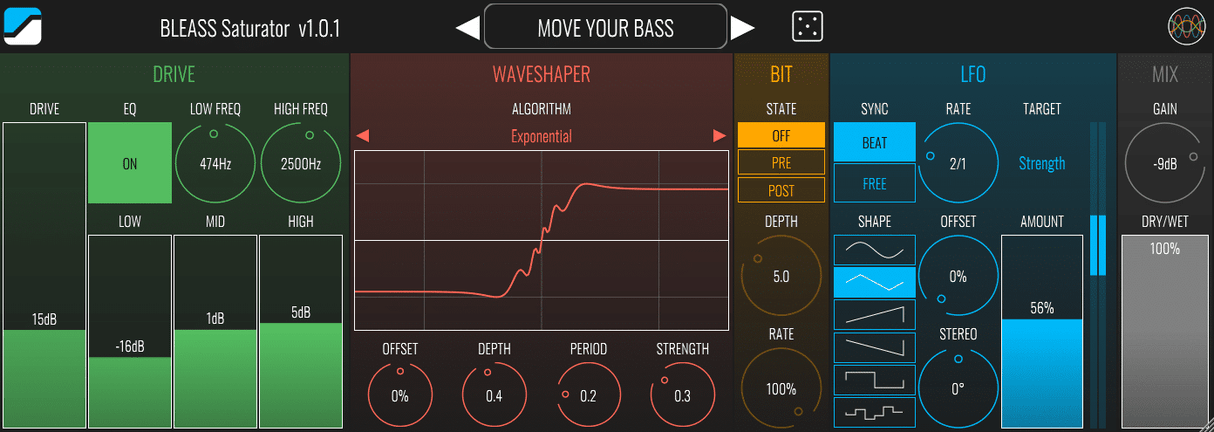Image resolution: width=1214 pixels, height=432 pixels.
Task: Click the LOW FREQ 474Hz knob
Action: [215, 164]
